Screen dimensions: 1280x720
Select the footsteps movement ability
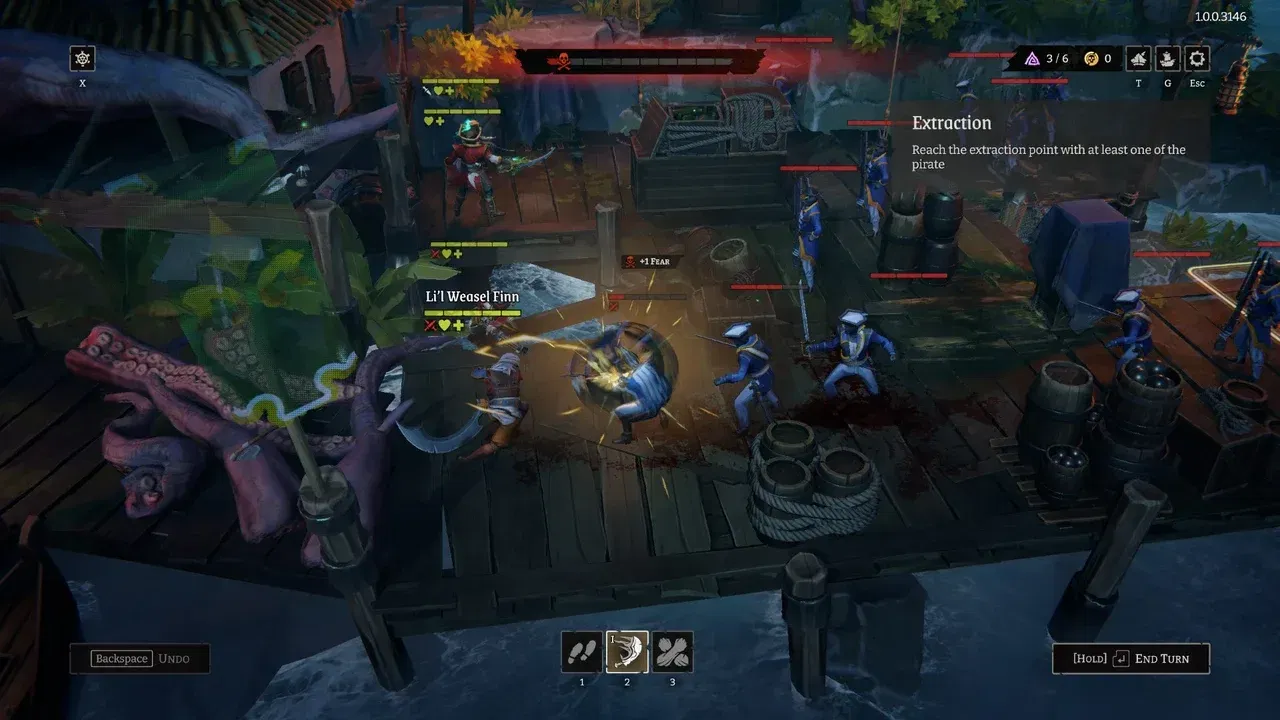[581, 652]
